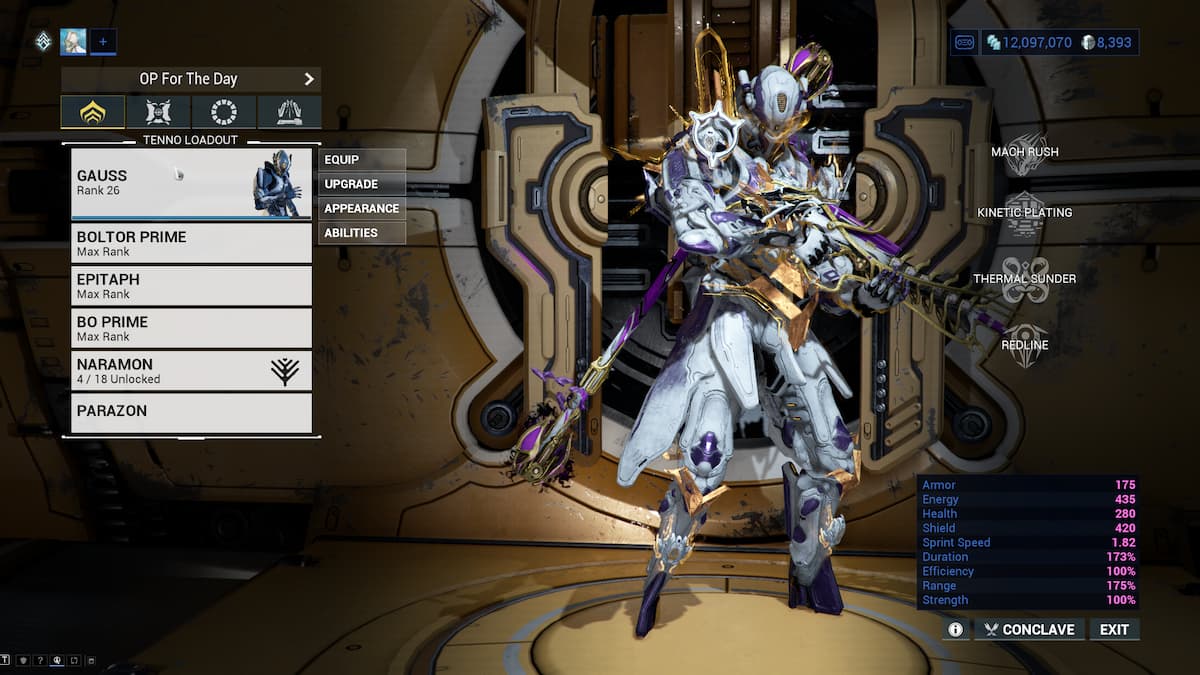
Task: Inspect the Mach Rush ability icon
Action: [1025, 153]
